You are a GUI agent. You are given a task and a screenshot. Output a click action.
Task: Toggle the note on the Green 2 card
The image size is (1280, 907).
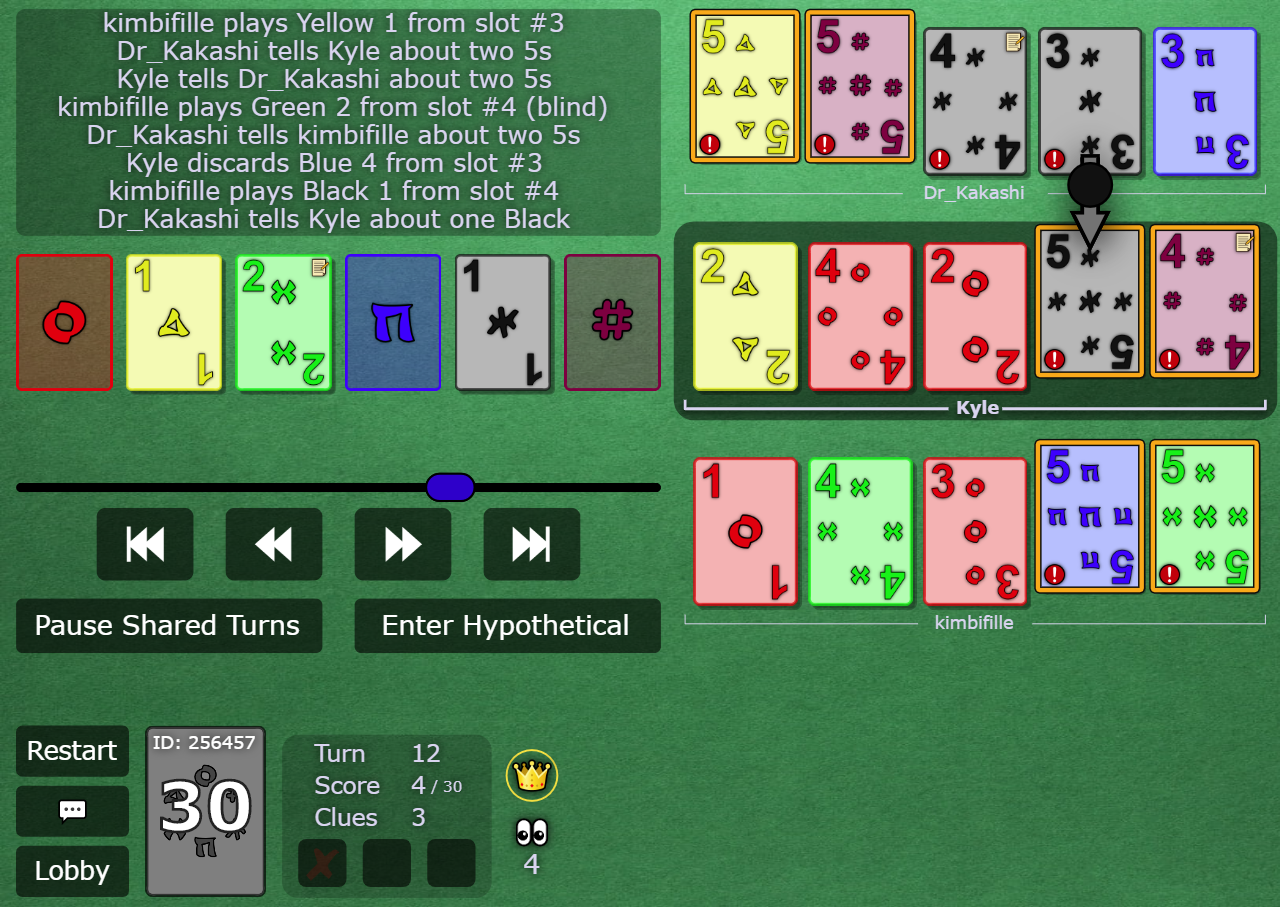(x=317, y=268)
